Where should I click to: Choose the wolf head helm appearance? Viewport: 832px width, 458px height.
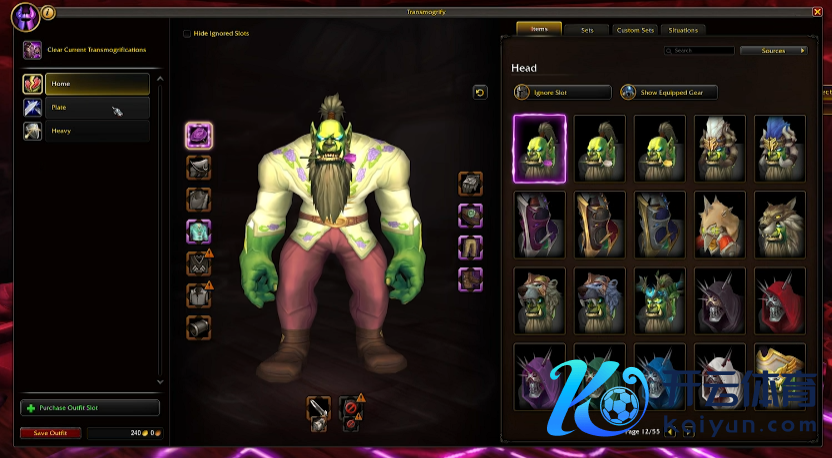coord(781,224)
